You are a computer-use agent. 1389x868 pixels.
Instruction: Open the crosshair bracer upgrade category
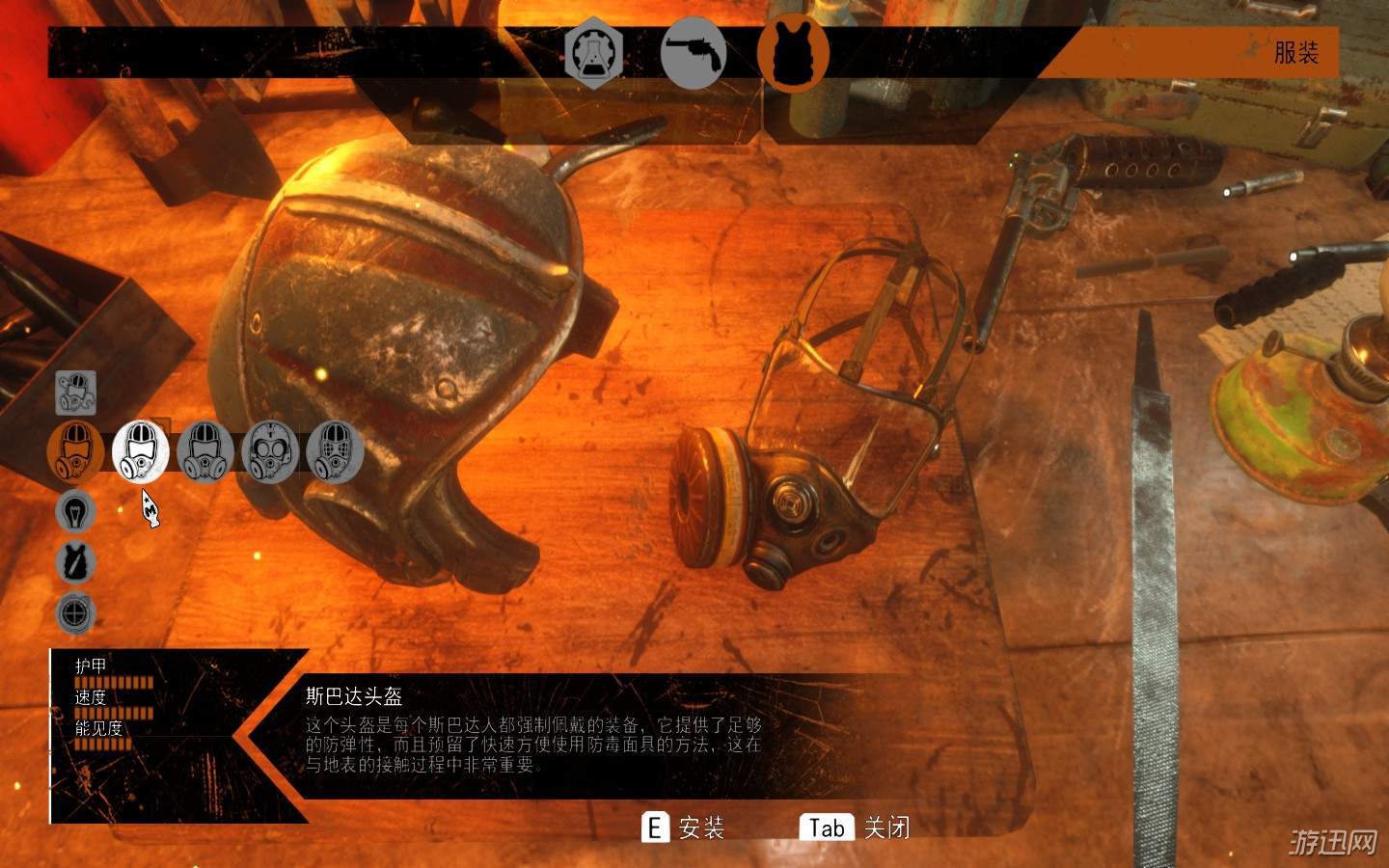(x=75, y=612)
